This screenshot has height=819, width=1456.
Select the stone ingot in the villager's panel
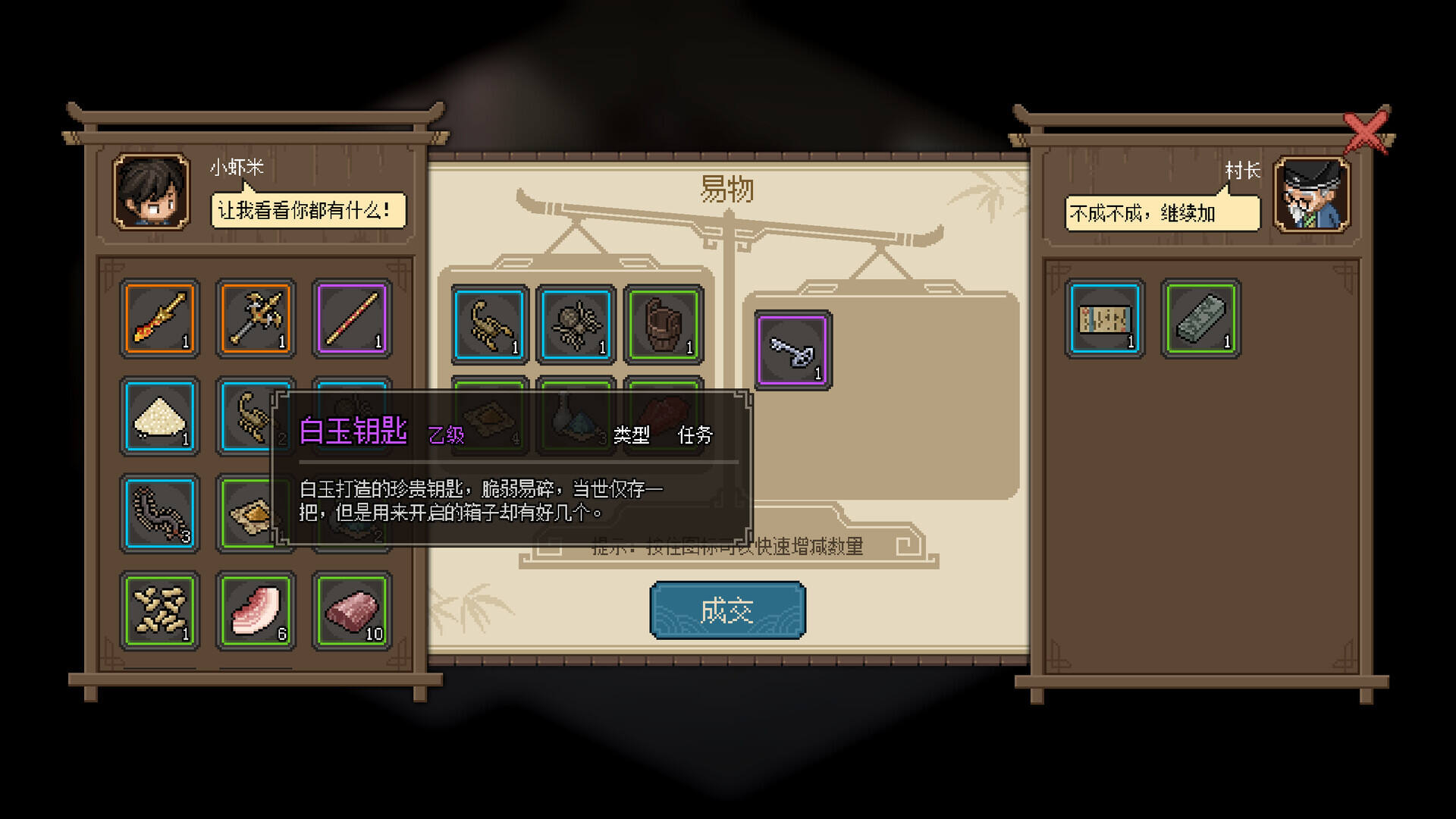point(1200,318)
